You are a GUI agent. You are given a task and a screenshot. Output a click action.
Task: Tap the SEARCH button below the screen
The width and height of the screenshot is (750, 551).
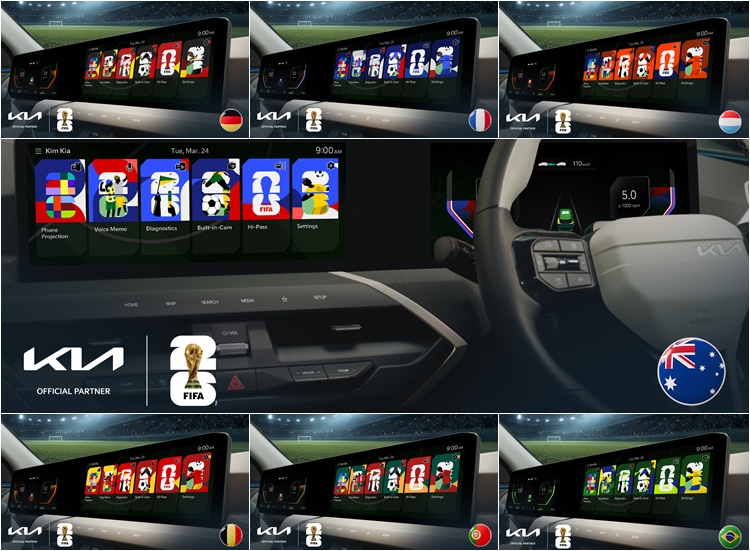point(209,301)
